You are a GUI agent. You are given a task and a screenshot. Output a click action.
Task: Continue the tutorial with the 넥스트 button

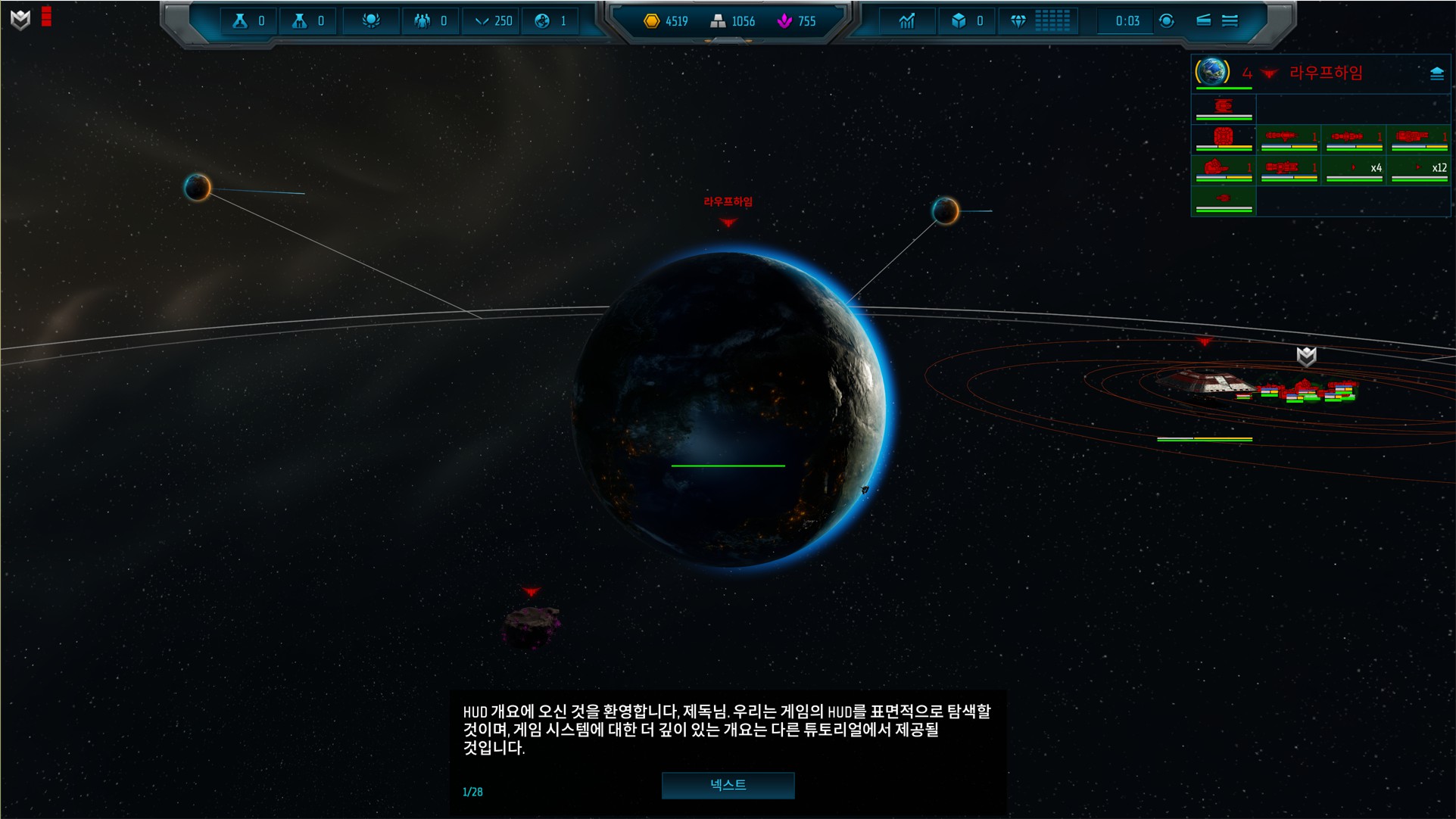tap(728, 785)
